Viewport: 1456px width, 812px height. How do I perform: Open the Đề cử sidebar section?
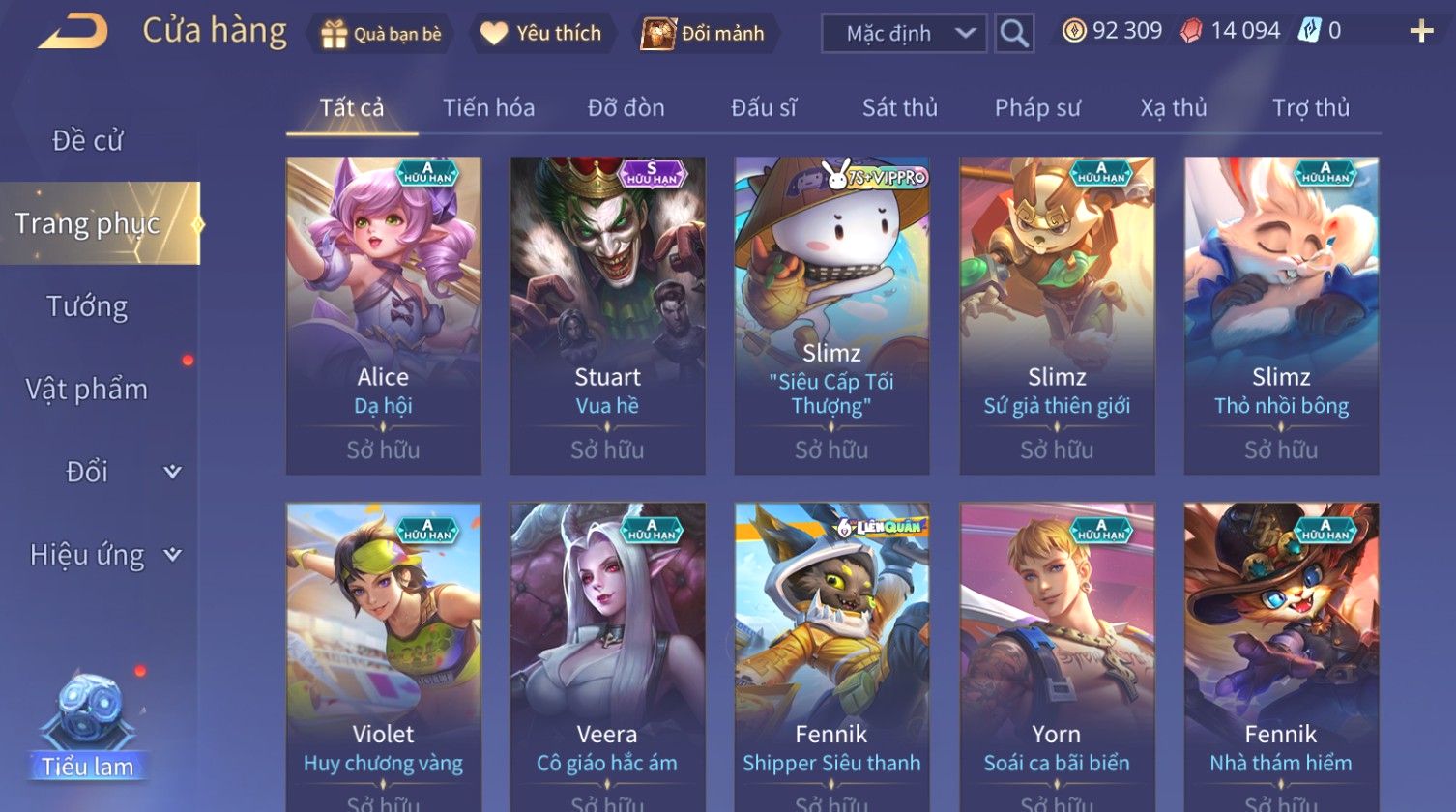pos(87,141)
